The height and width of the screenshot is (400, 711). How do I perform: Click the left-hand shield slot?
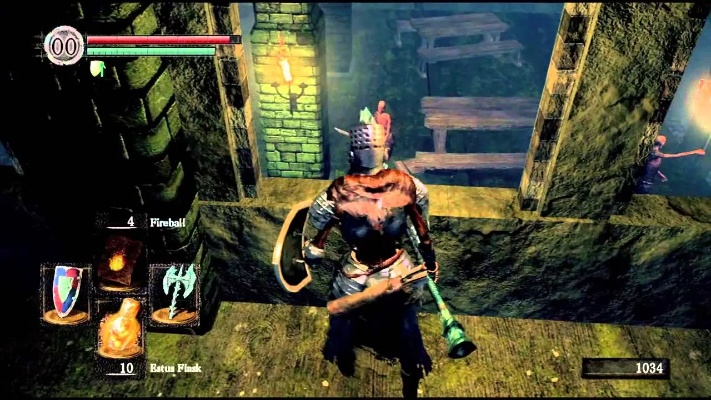pos(66,293)
